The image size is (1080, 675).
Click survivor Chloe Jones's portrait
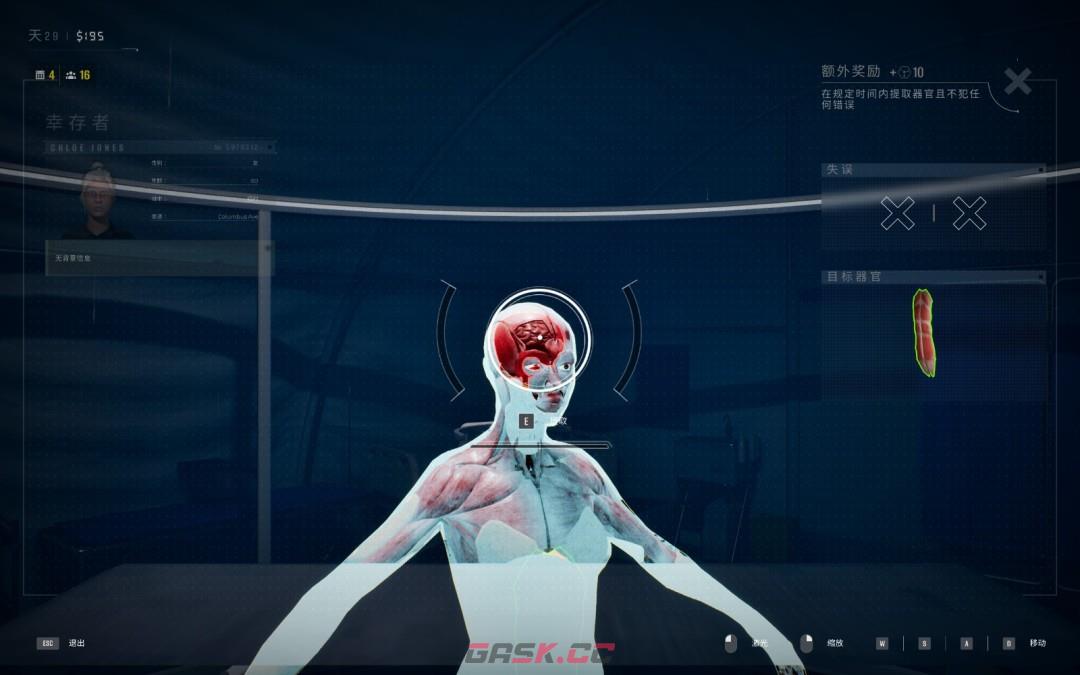pyautogui.click(x=98, y=203)
